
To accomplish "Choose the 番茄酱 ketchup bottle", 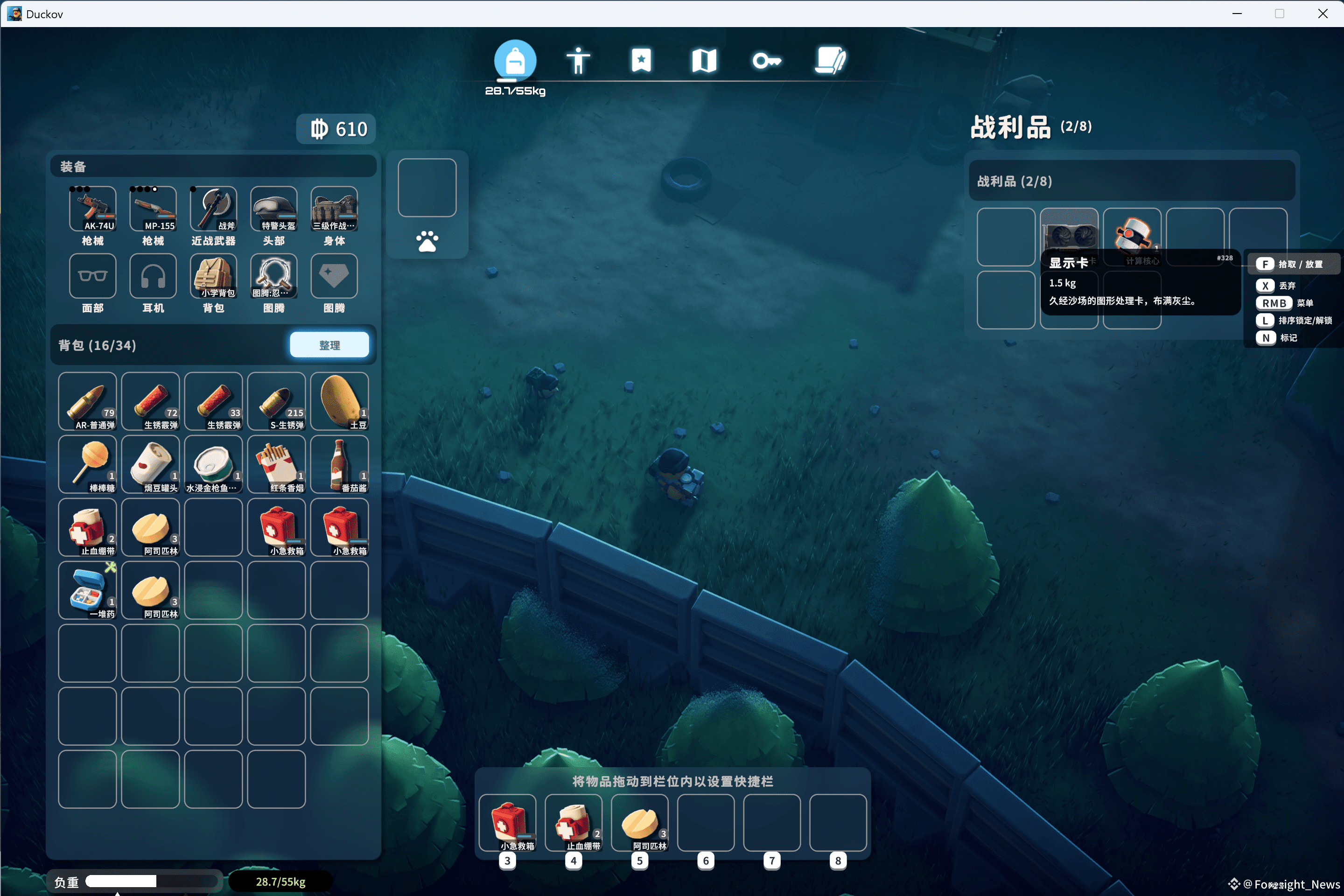I will click(339, 464).
